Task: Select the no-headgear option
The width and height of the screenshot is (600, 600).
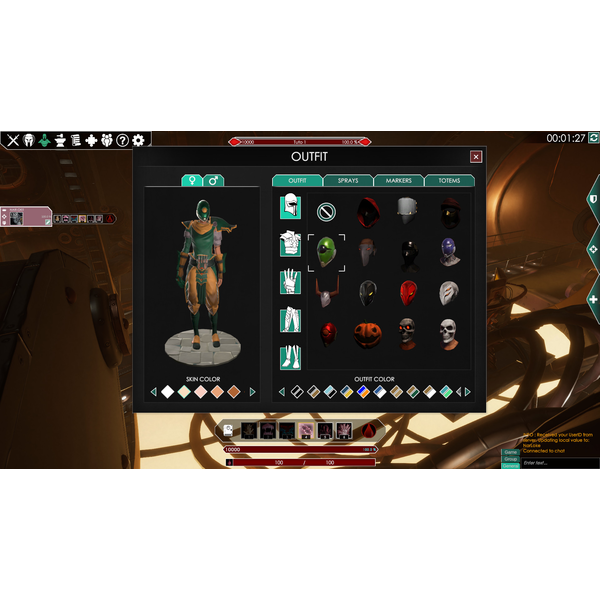Action: (x=326, y=211)
